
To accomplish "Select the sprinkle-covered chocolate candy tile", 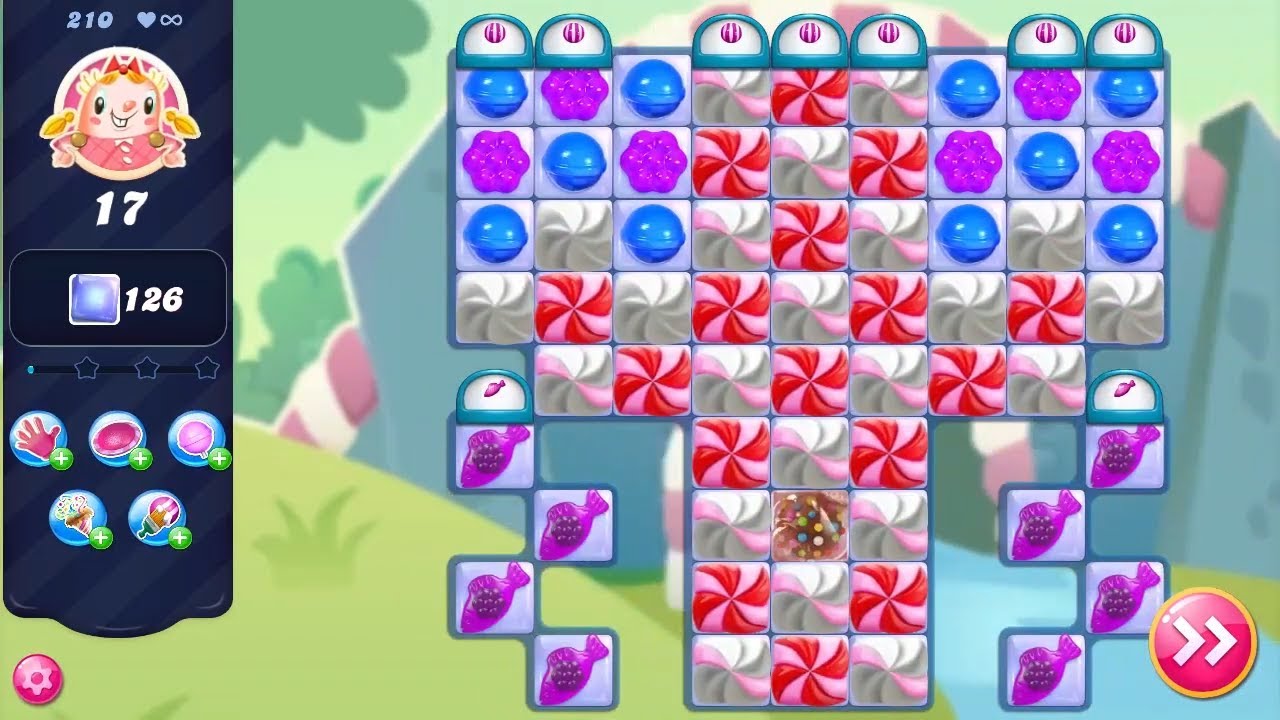I will 810,525.
